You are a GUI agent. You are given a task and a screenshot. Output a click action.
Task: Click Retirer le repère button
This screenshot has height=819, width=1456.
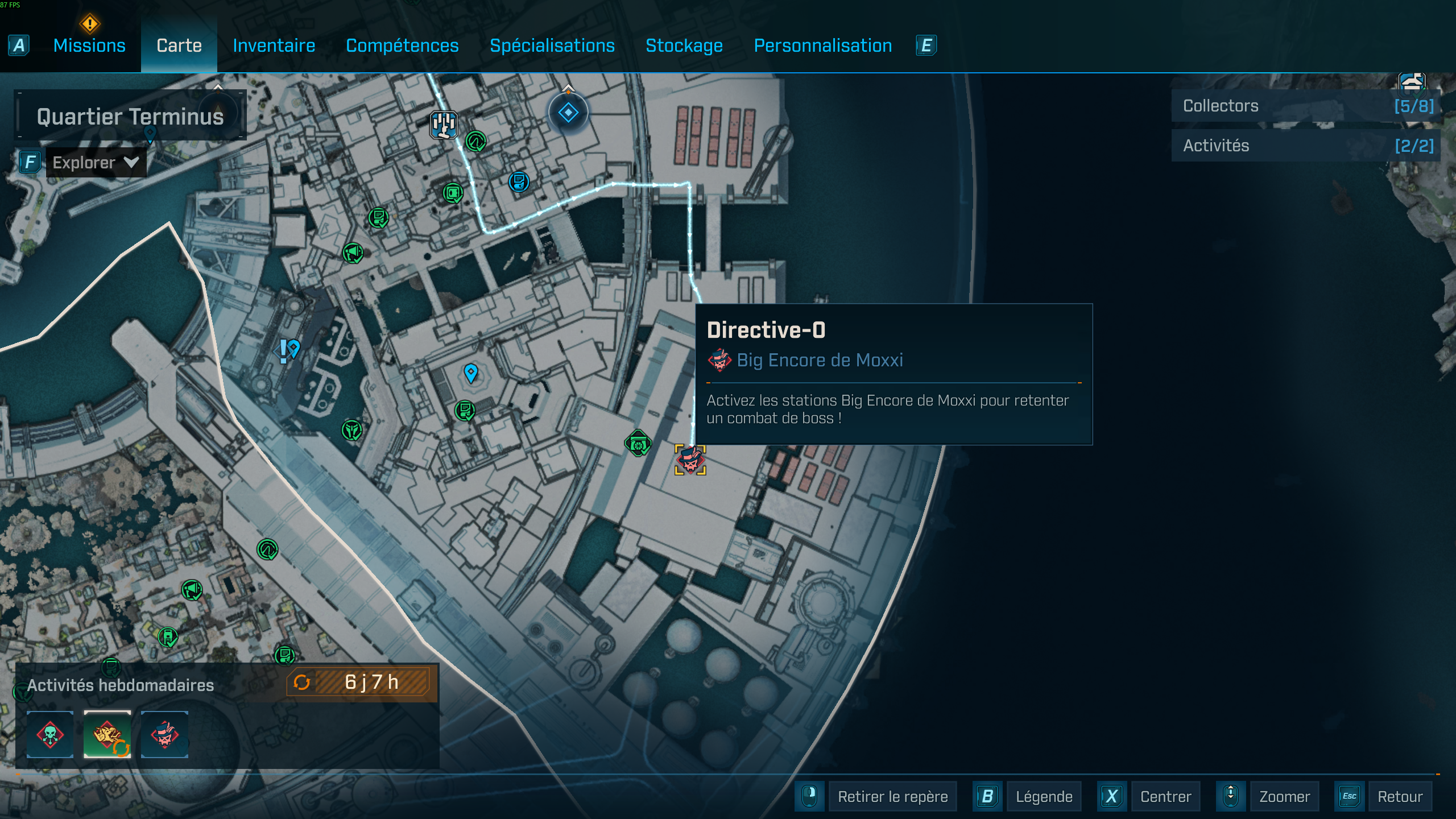tap(892, 796)
